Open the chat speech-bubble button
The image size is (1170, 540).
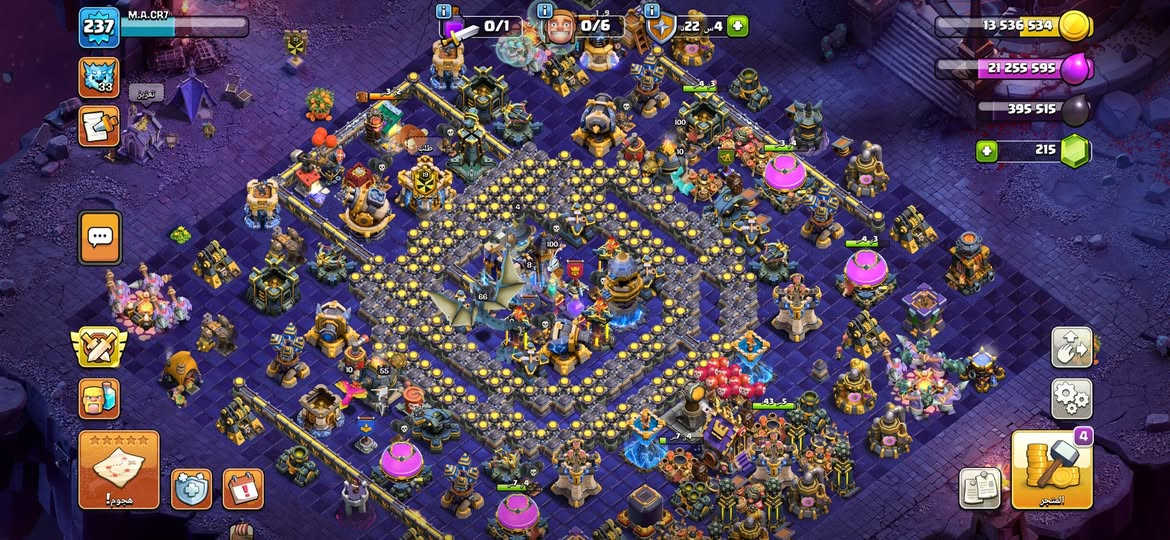tap(99, 238)
